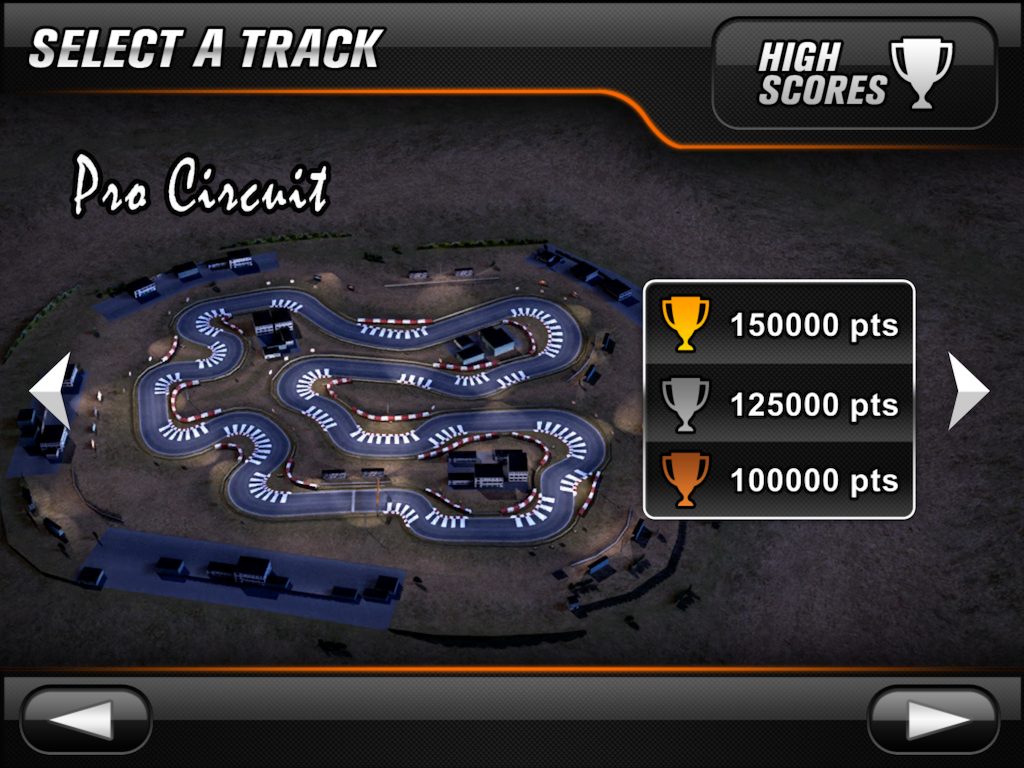This screenshot has width=1024, height=768.
Task: Select the Pro Circuit track preview
Action: click(x=370, y=420)
